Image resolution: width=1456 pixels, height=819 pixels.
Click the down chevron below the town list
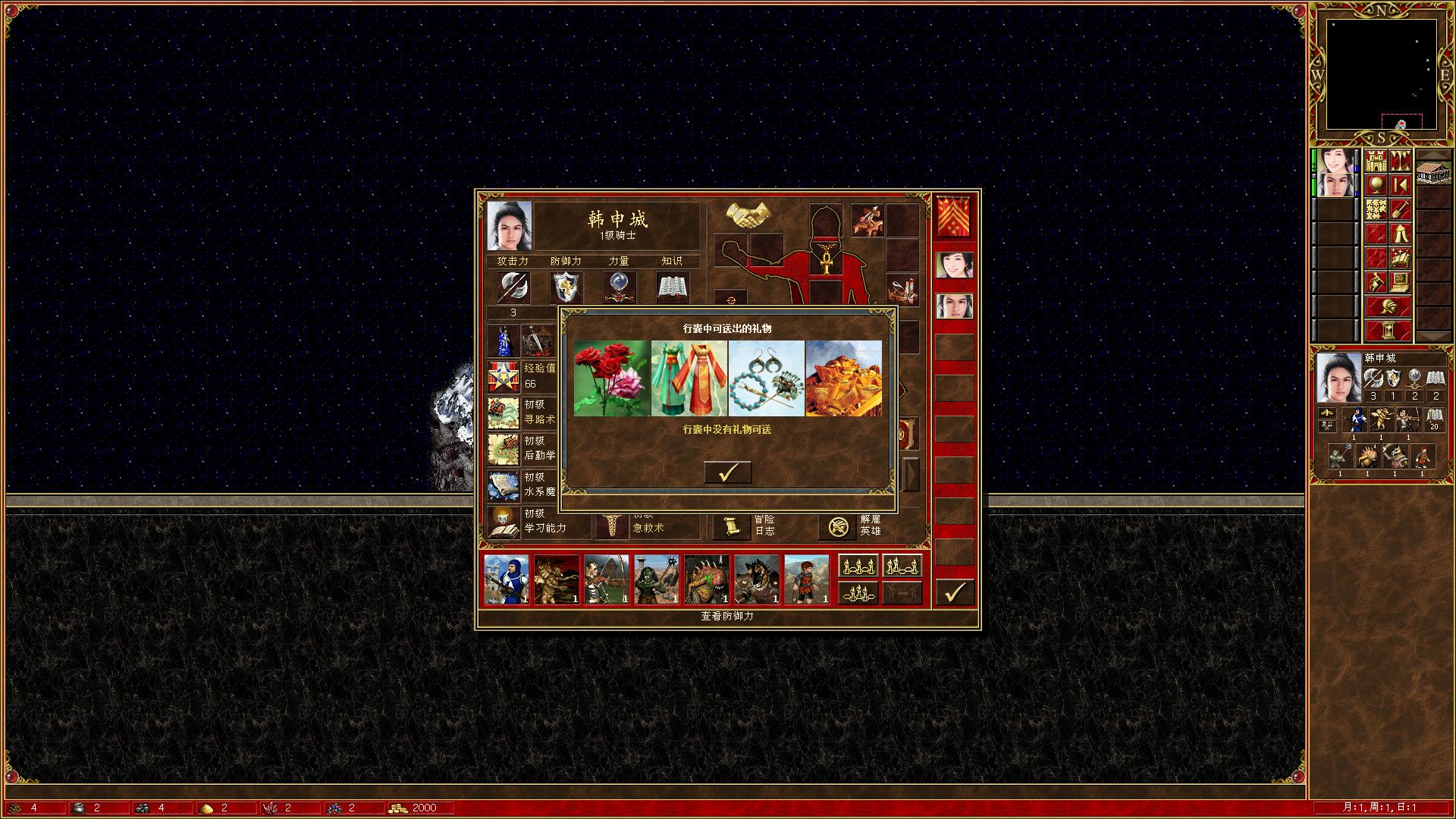click(1433, 336)
